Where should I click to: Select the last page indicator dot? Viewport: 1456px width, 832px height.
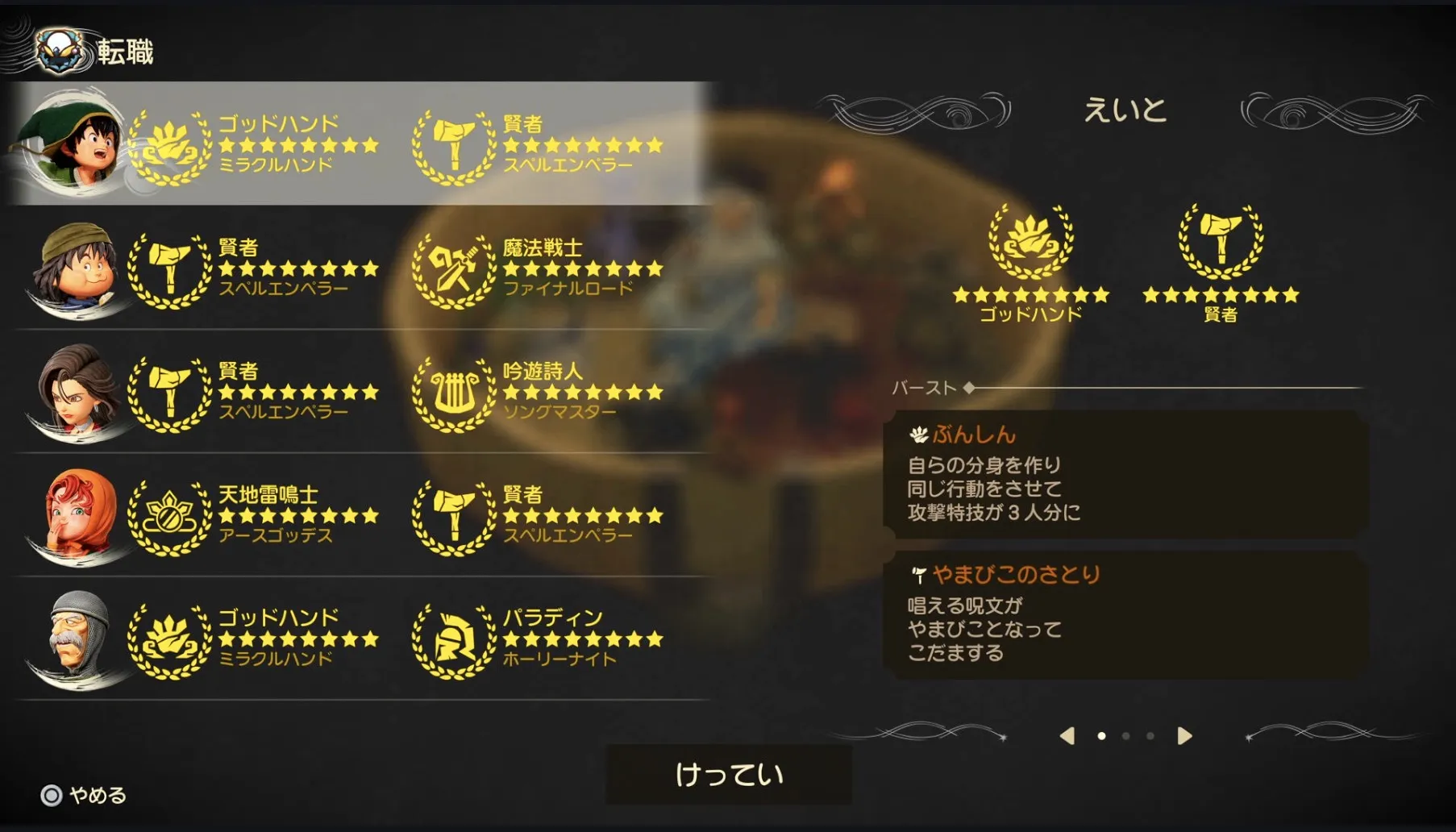pos(1150,735)
